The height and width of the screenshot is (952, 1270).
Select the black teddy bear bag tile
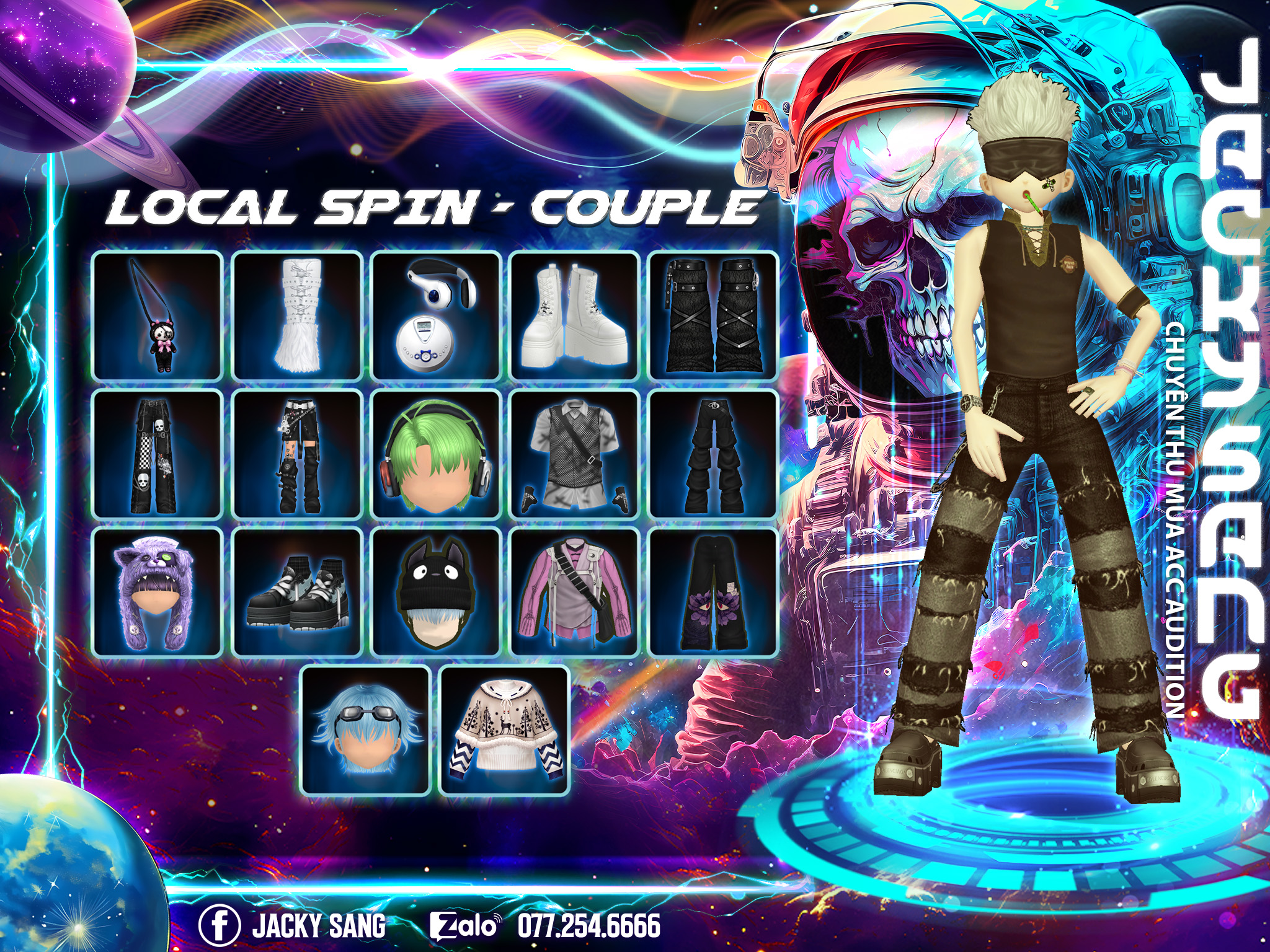tap(158, 316)
